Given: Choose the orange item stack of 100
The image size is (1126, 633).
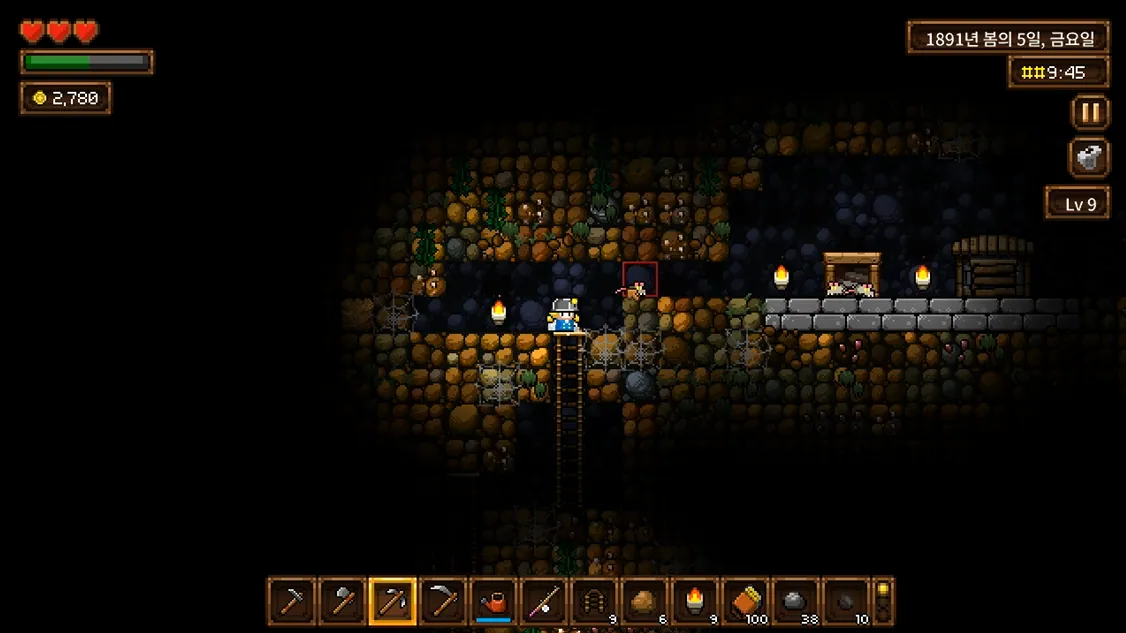Looking at the screenshot, I should coord(746,602).
